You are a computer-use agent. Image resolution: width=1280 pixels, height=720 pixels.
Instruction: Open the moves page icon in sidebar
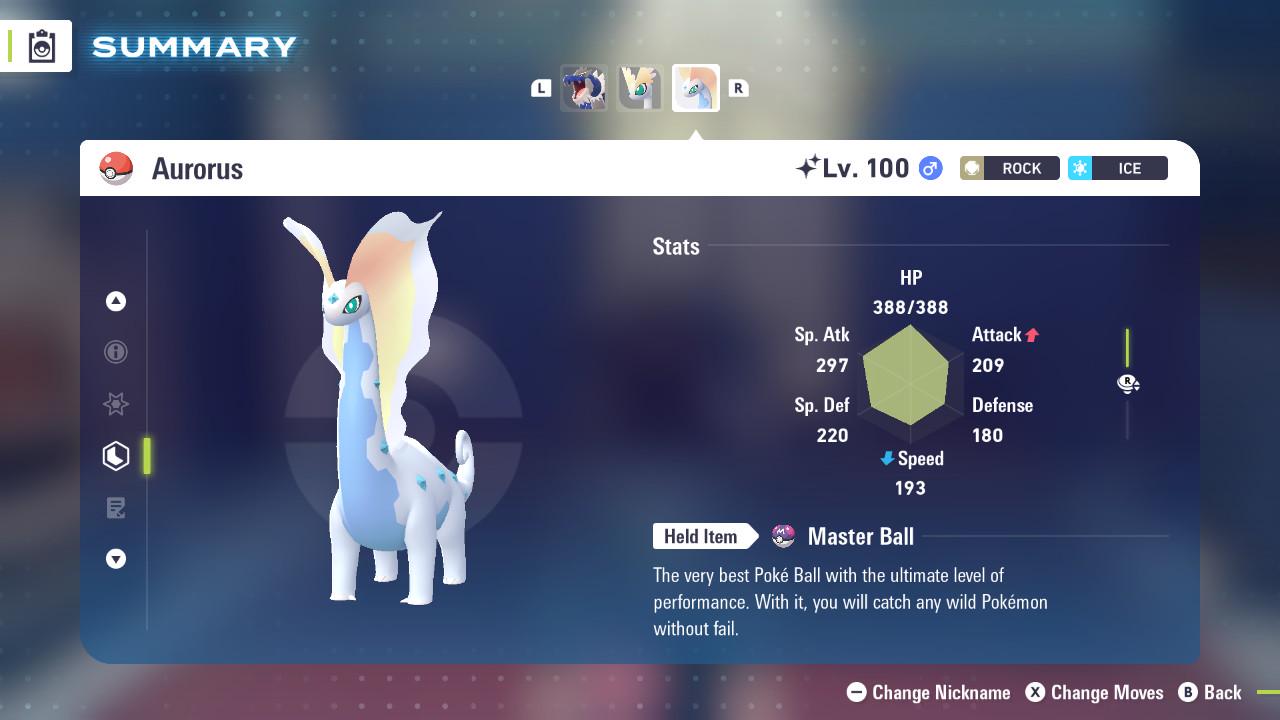tap(116, 508)
